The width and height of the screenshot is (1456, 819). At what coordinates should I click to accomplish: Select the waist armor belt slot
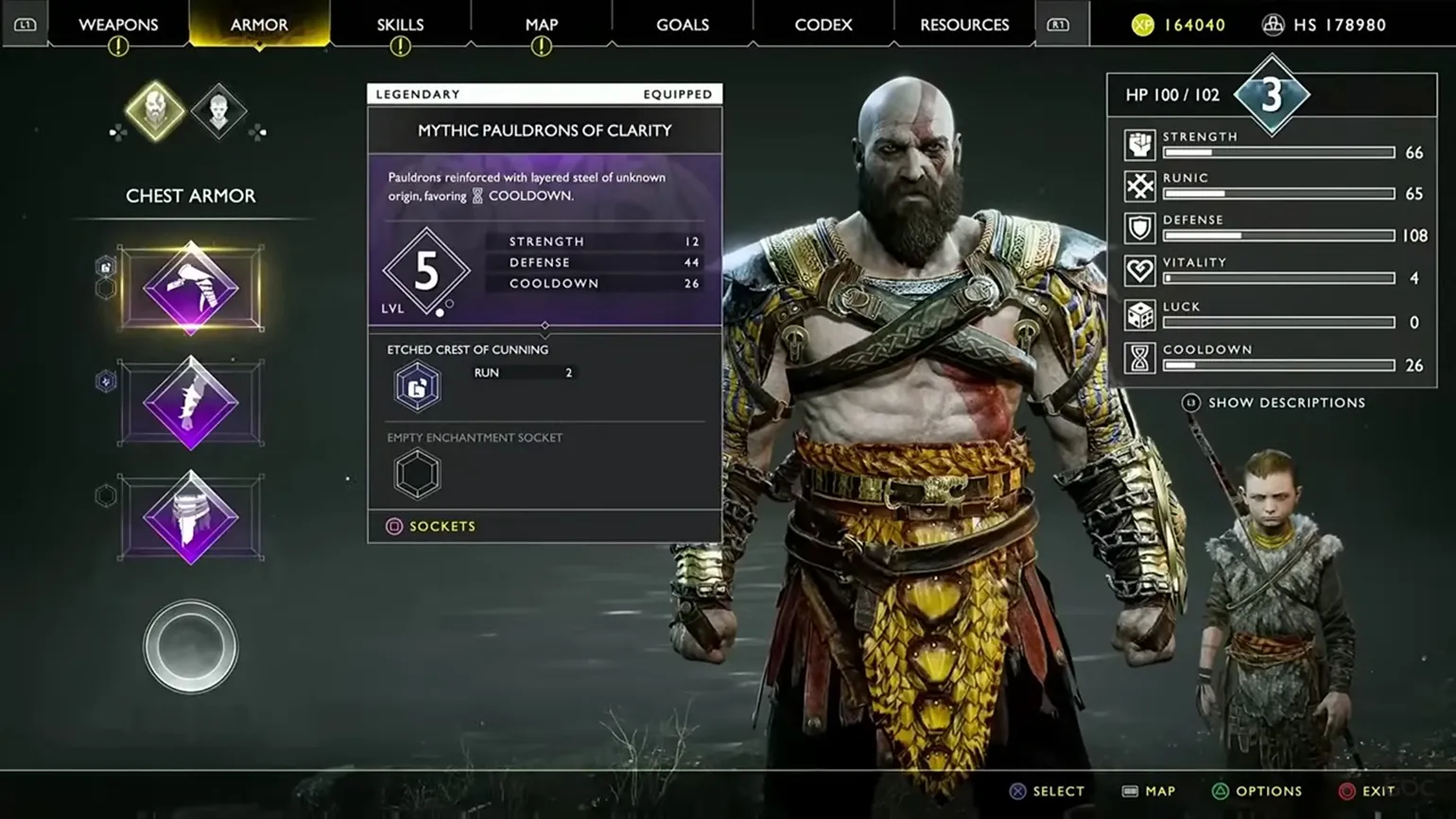coord(191,517)
